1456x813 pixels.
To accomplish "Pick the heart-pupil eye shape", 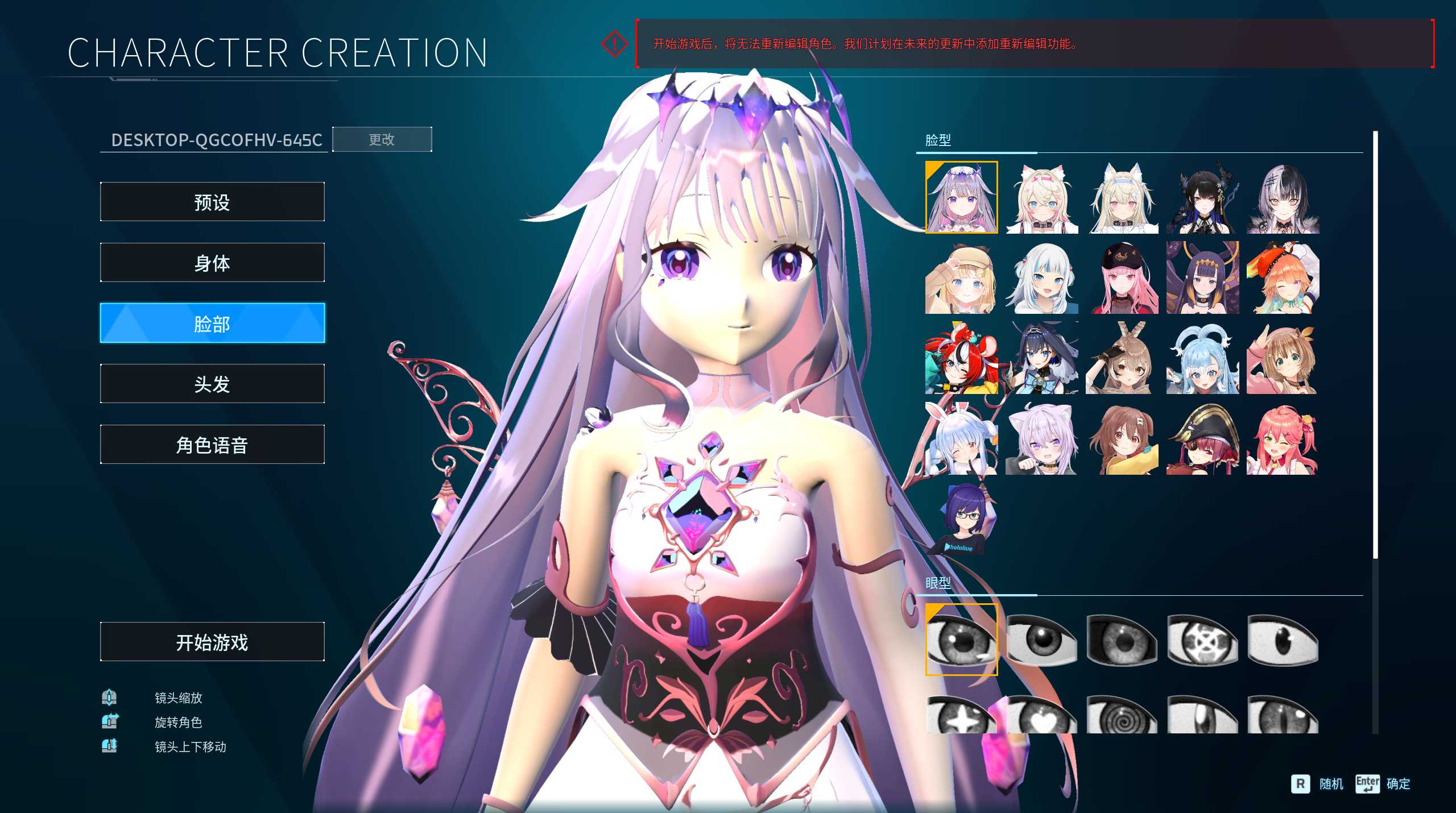I will point(1041,716).
